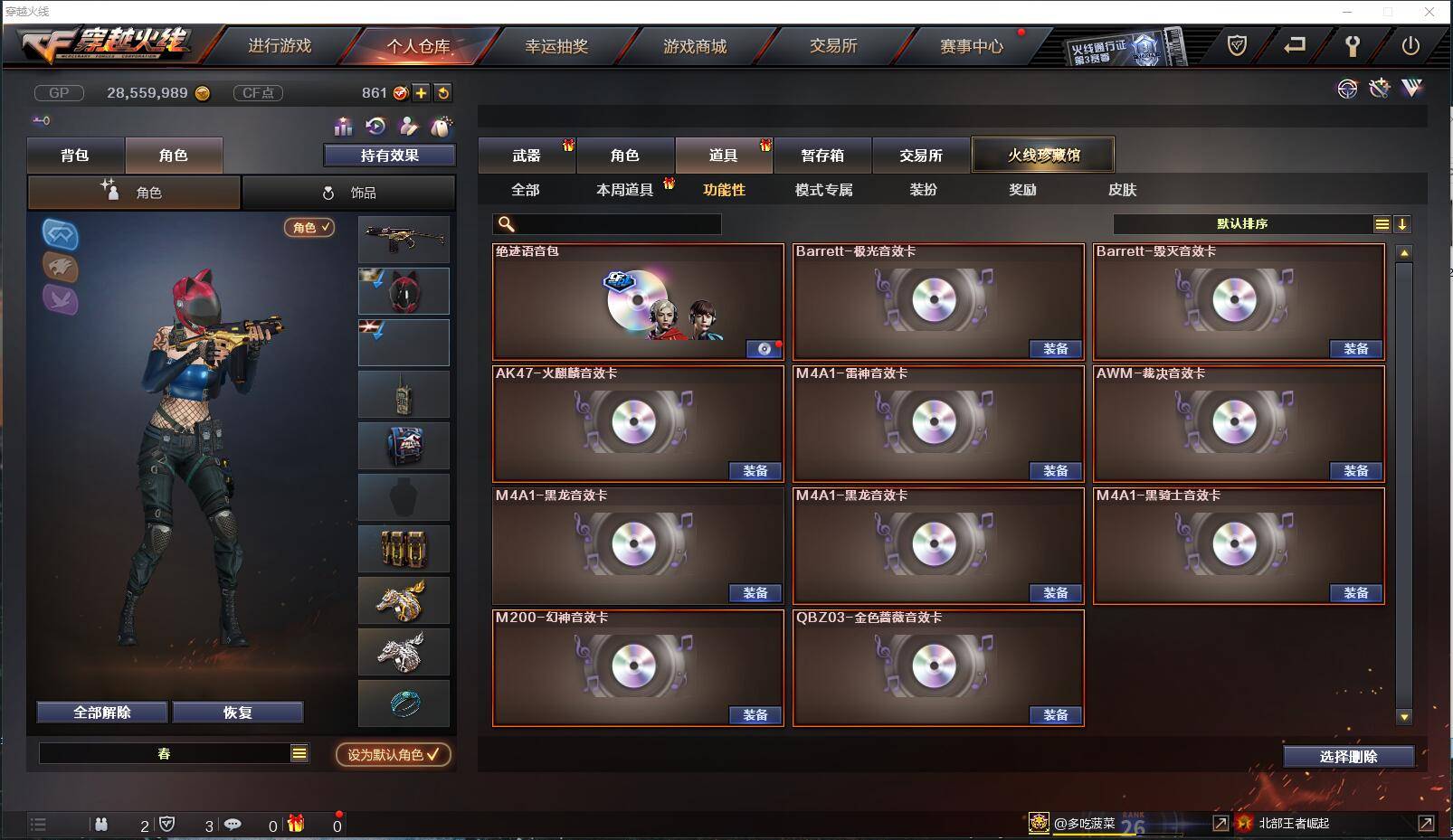Enable 设为默认角色 below the character
1453x840 pixels.
tap(393, 756)
